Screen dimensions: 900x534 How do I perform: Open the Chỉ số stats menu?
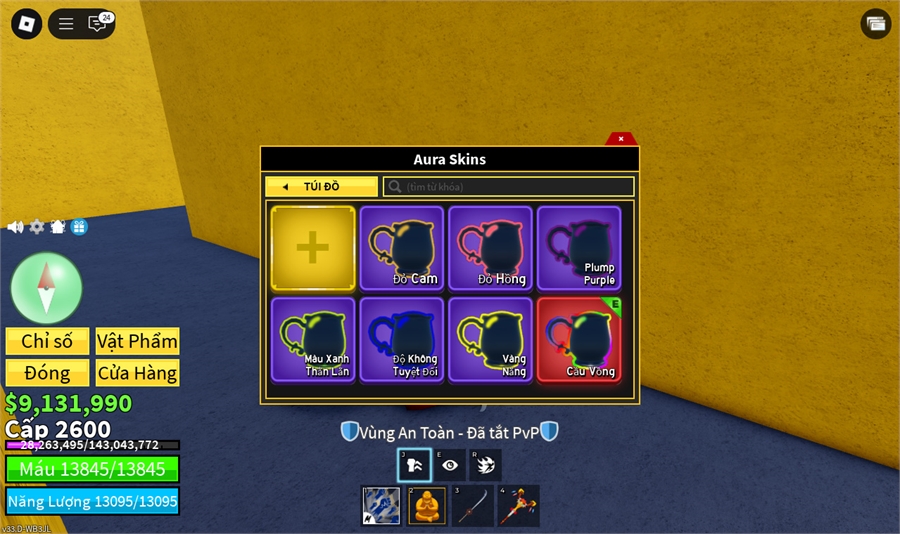coord(47,341)
